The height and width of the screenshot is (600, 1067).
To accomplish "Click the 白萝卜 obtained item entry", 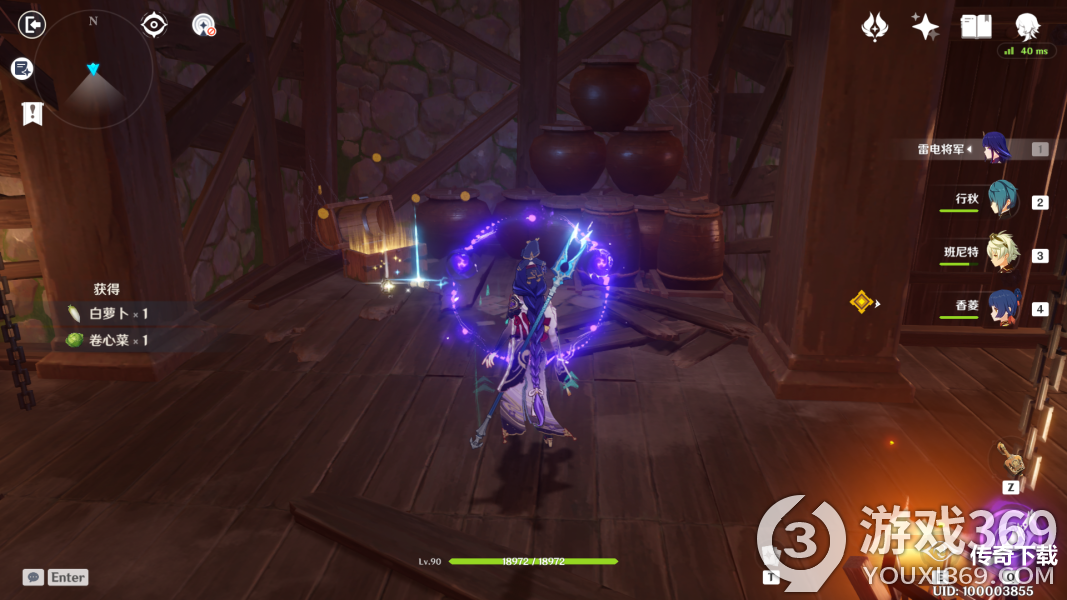I will point(108,313).
